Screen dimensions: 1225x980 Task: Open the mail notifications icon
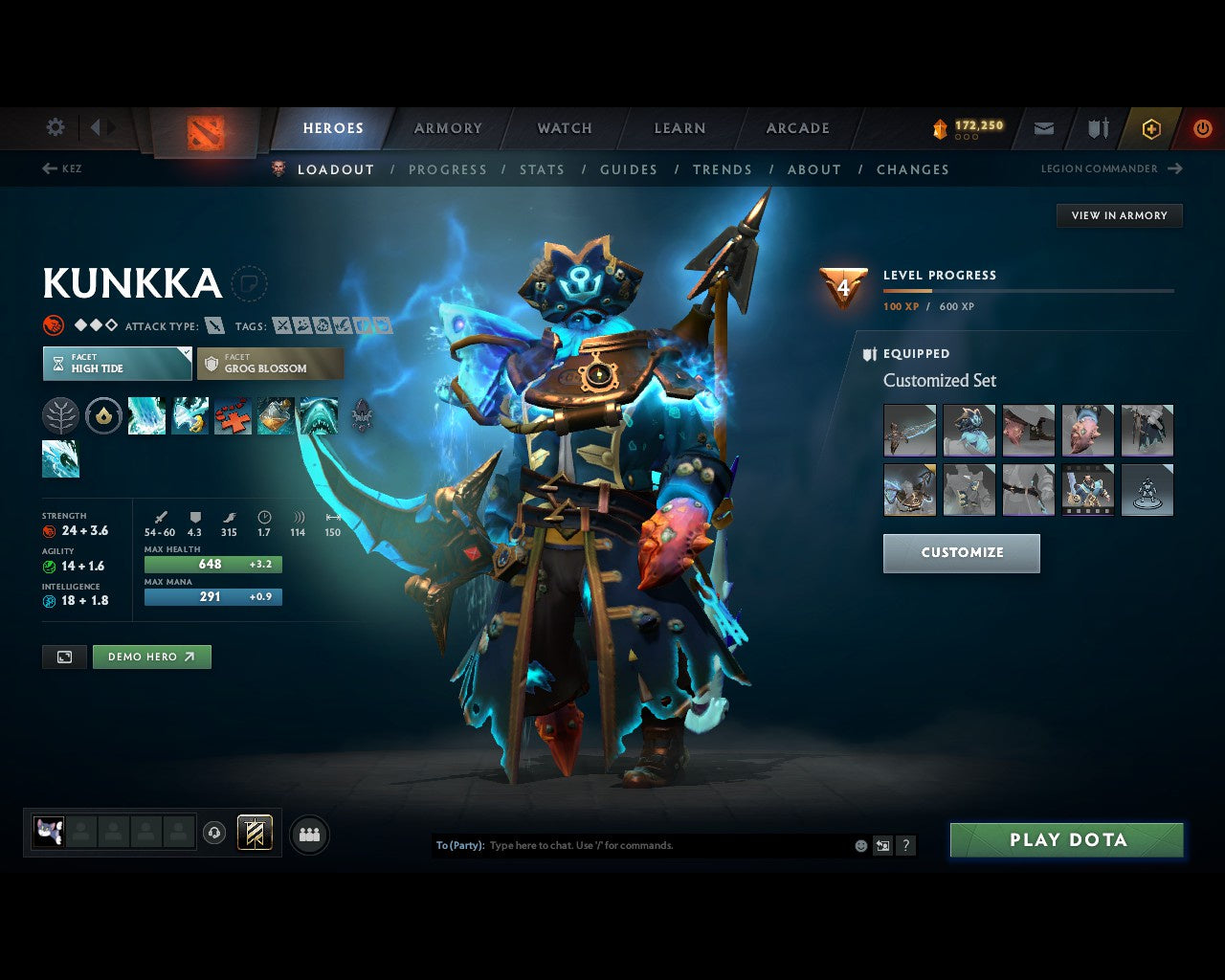click(x=1043, y=127)
